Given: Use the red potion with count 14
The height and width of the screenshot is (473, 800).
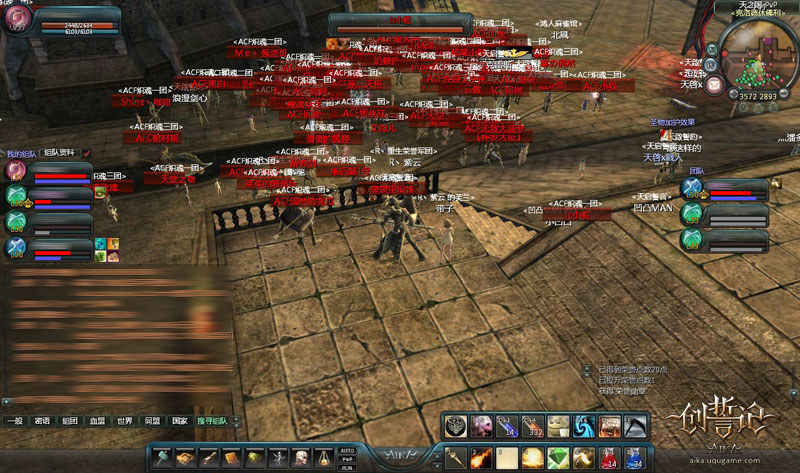Looking at the screenshot, I should 609,457.
